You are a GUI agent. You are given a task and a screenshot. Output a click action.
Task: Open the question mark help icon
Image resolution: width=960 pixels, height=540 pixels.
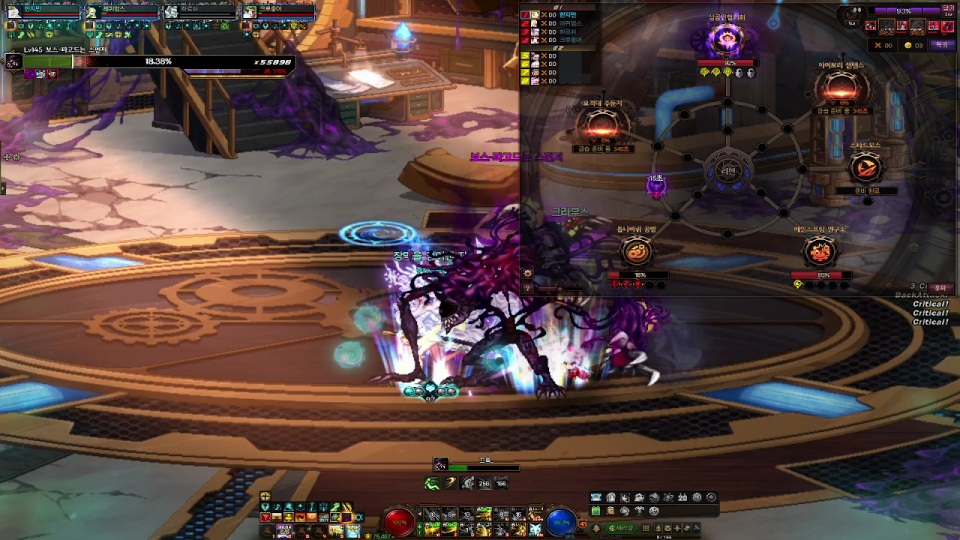[527, 287]
